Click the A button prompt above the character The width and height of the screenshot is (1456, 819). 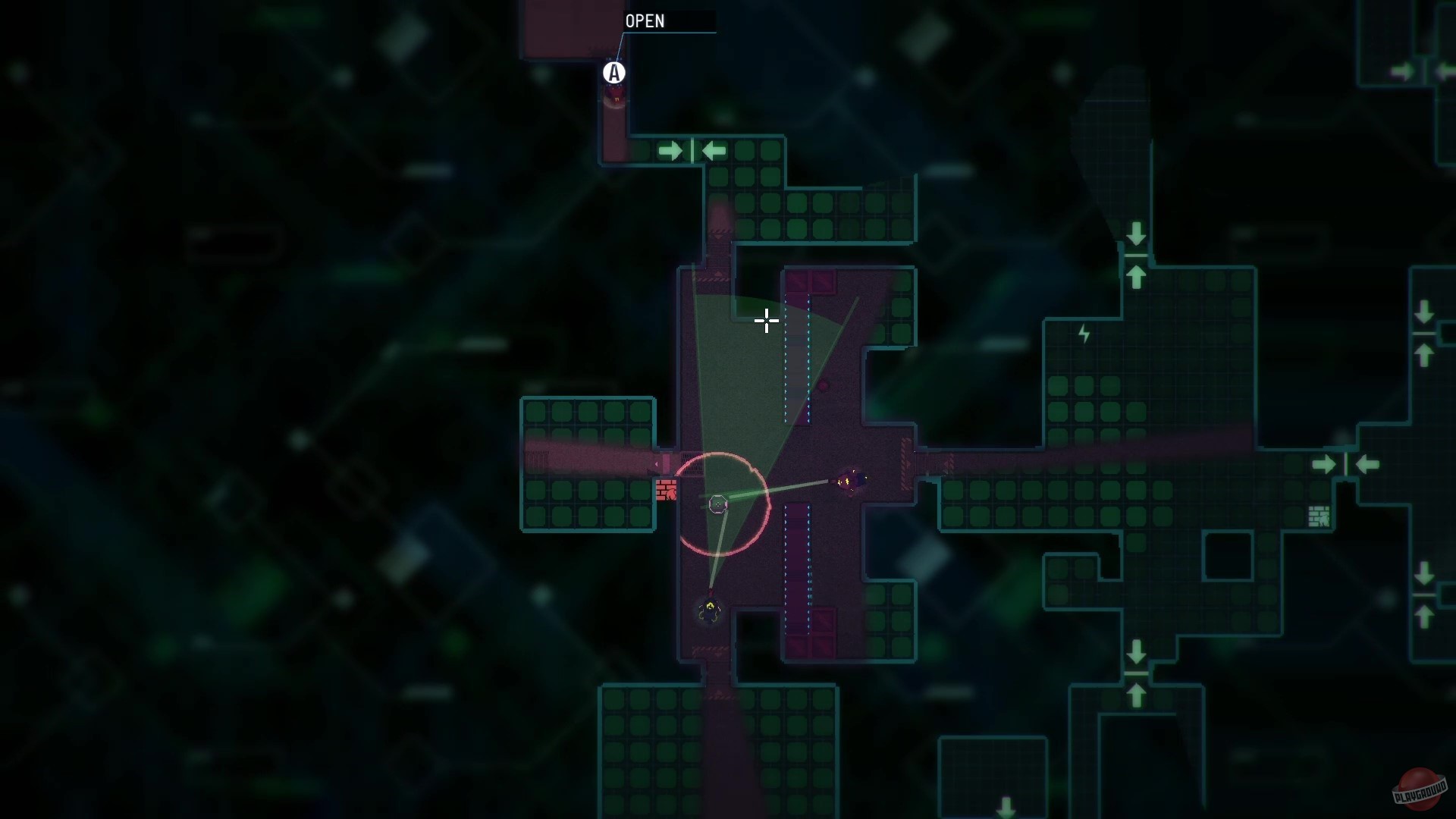tap(614, 73)
